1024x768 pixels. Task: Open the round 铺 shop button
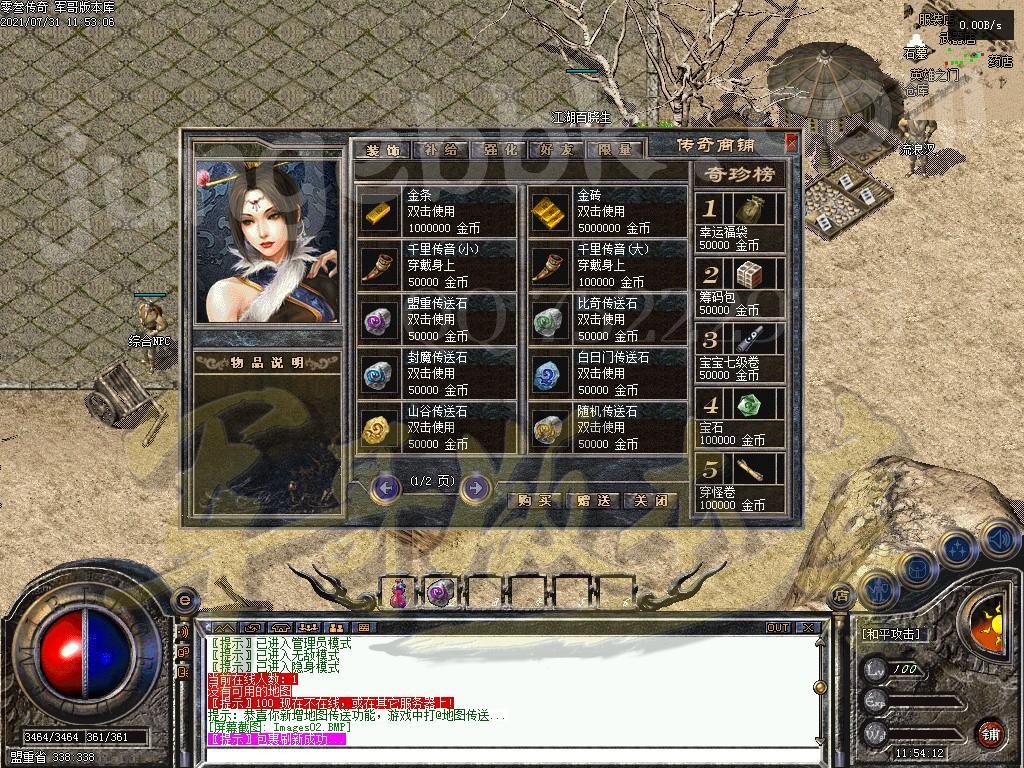coord(990,732)
